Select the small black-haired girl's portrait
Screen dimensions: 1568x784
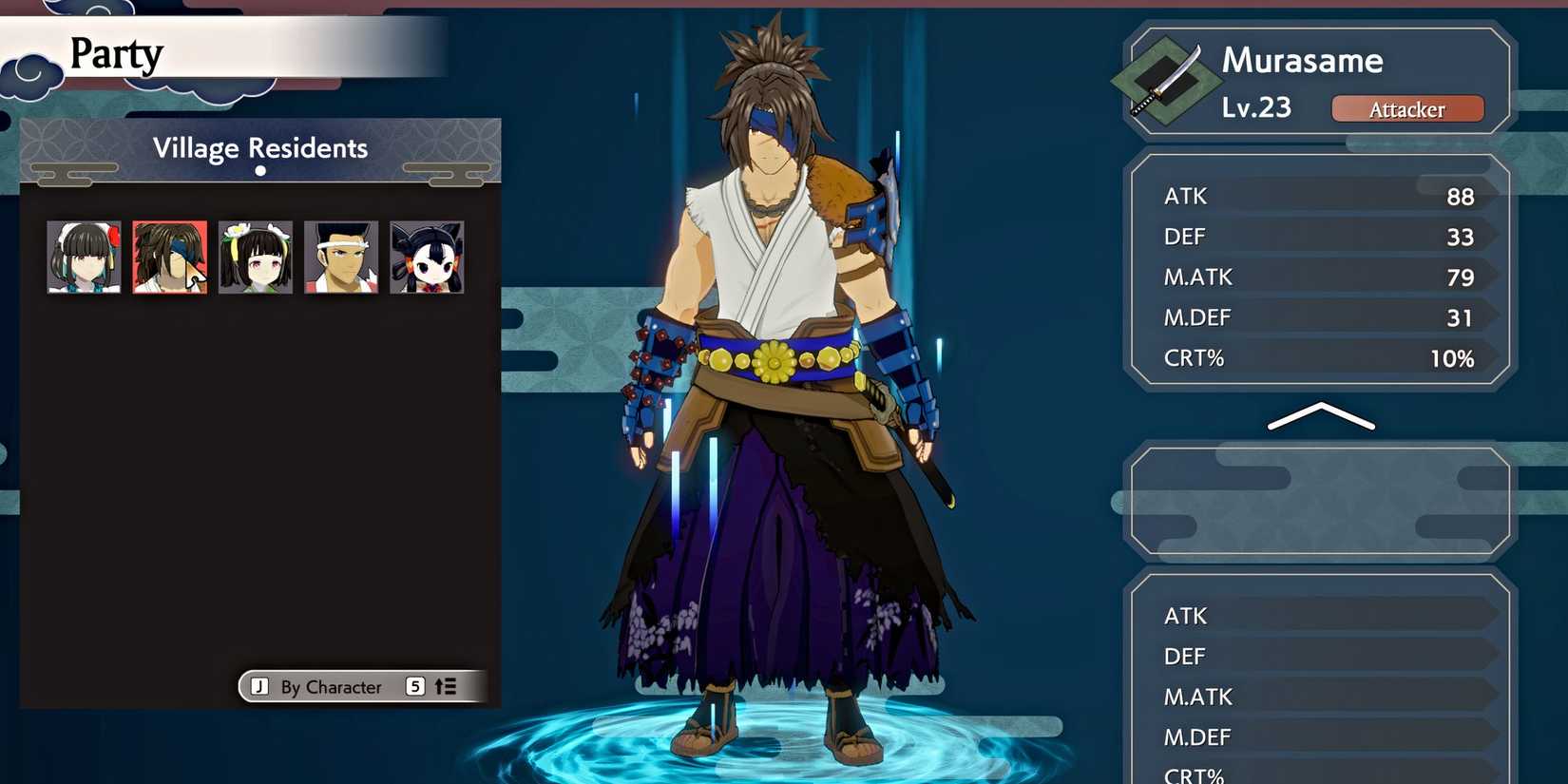pyautogui.click(x=426, y=257)
